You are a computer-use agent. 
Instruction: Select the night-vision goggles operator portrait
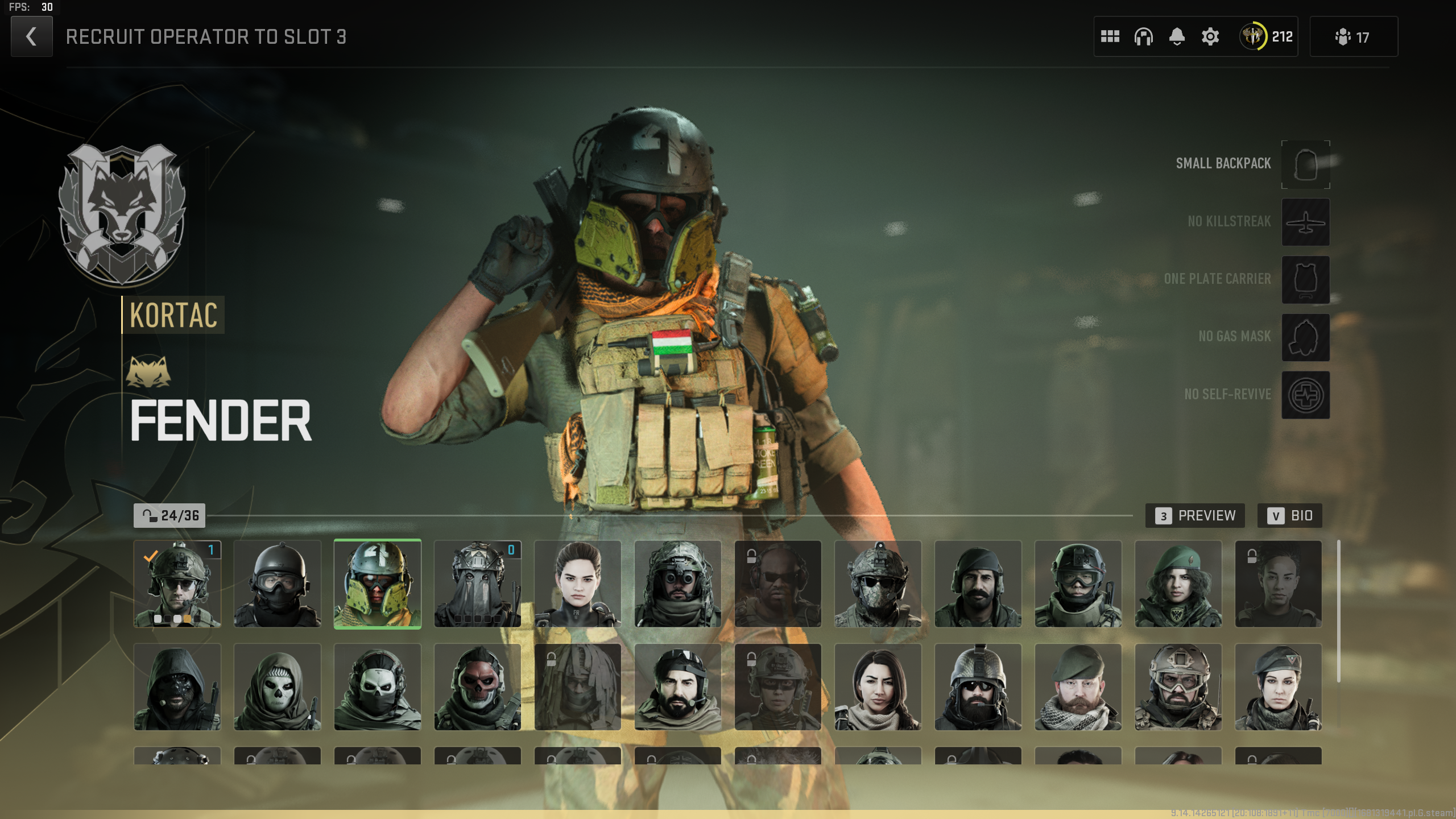678,584
